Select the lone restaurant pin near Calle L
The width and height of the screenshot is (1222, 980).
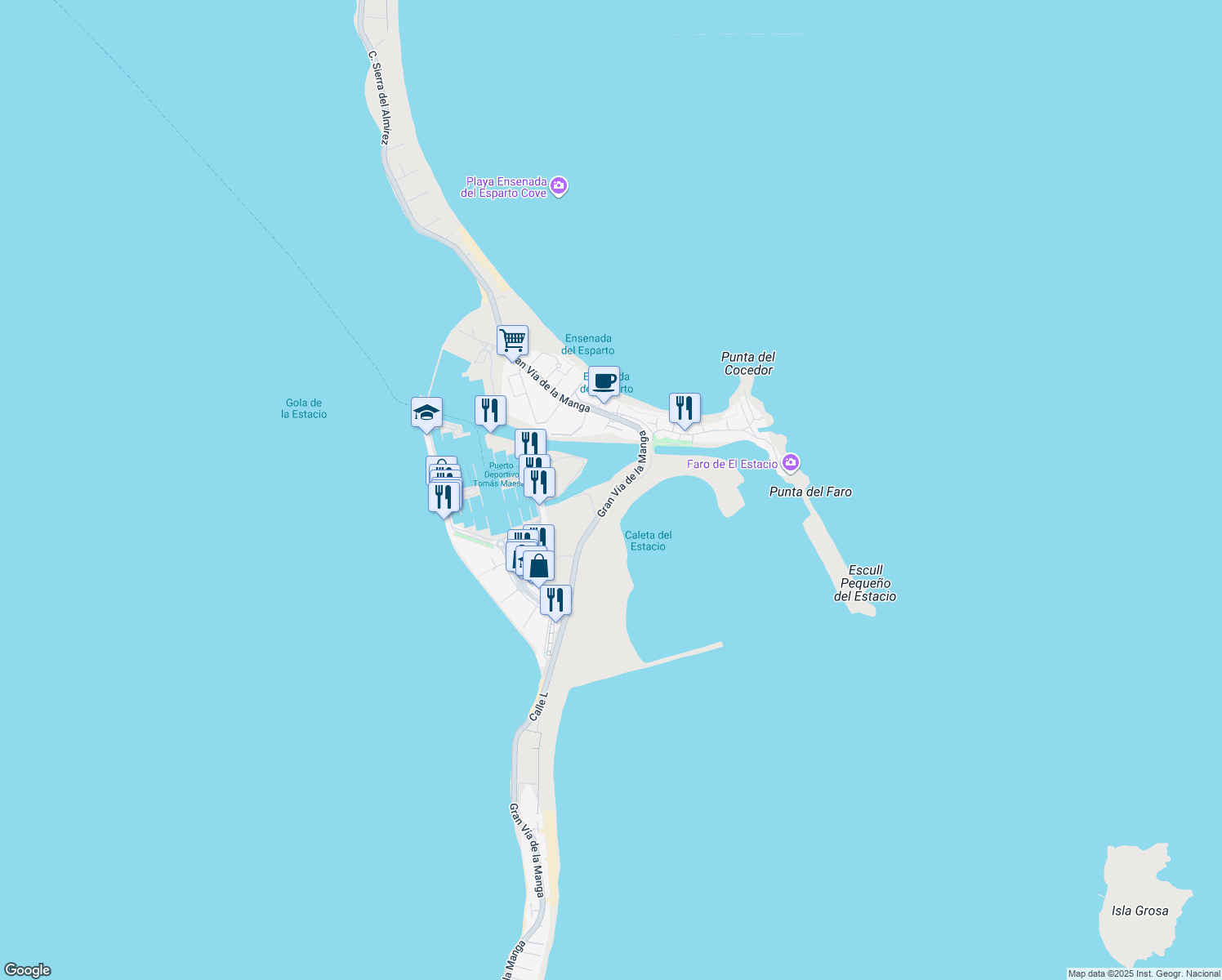pos(555,599)
